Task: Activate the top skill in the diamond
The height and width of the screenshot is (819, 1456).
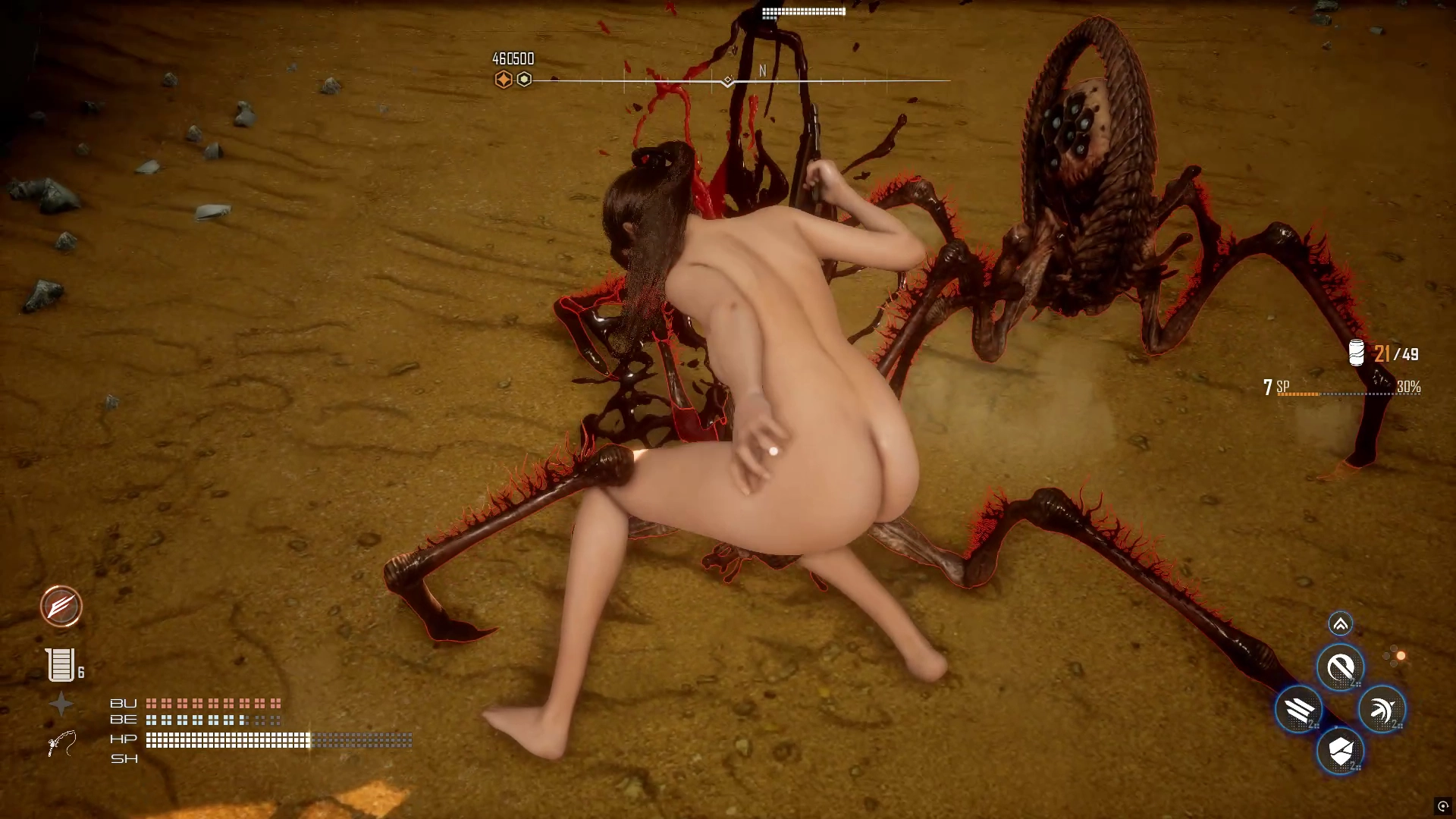Action: coord(1340,668)
